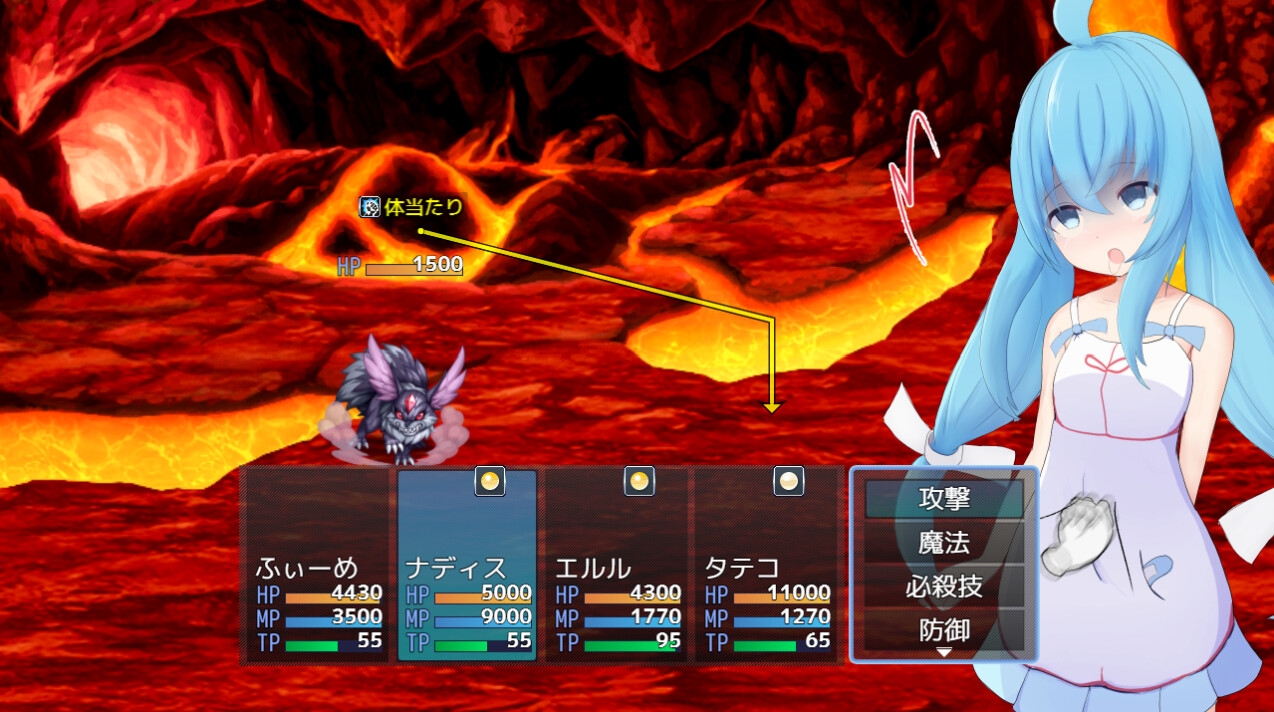Image resolution: width=1274 pixels, height=712 pixels.
Task: Choose the 防御 defend command
Action: [x=944, y=630]
